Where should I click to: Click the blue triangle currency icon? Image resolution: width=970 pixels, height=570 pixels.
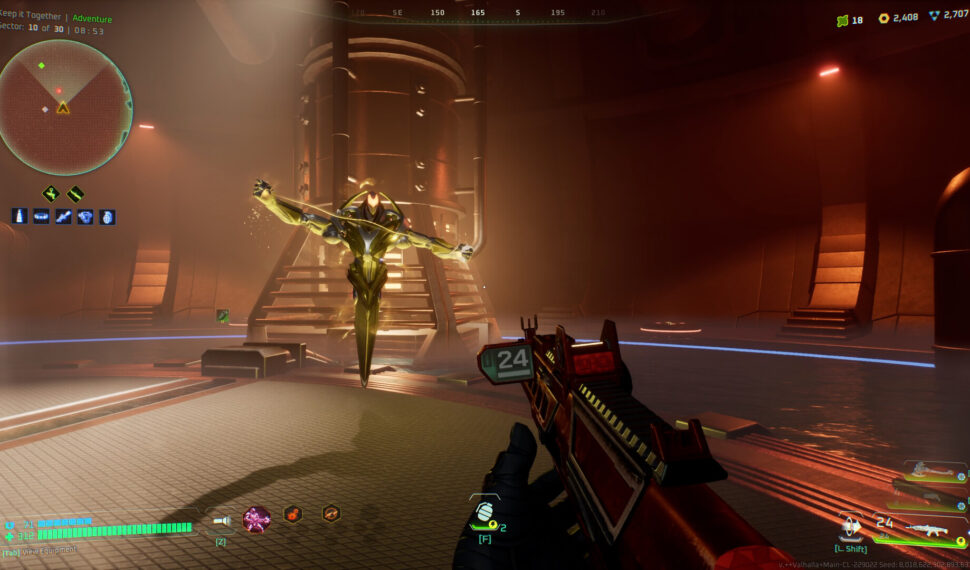[934, 17]
